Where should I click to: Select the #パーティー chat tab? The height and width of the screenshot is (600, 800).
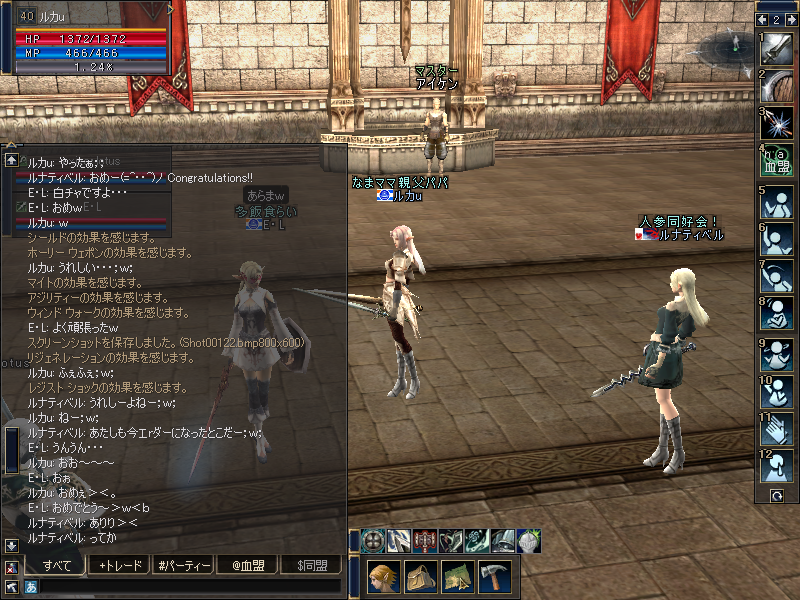184,565
